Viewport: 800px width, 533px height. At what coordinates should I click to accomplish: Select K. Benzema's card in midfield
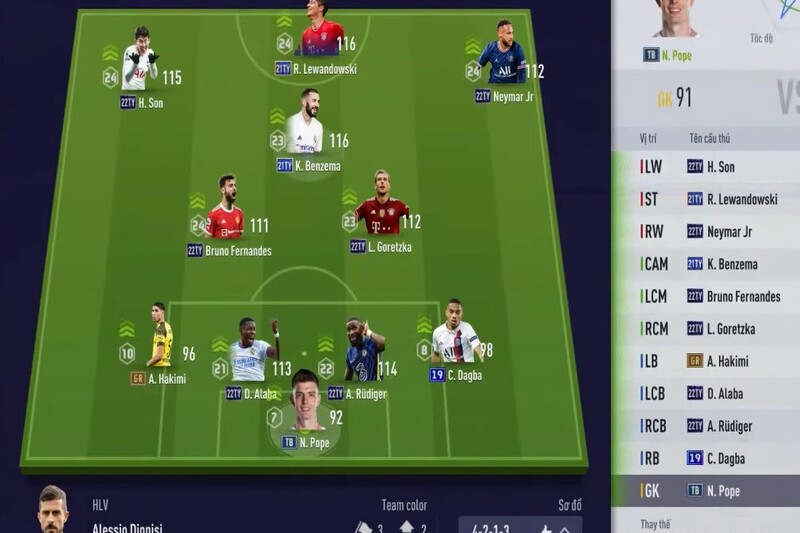coord(305,131)
